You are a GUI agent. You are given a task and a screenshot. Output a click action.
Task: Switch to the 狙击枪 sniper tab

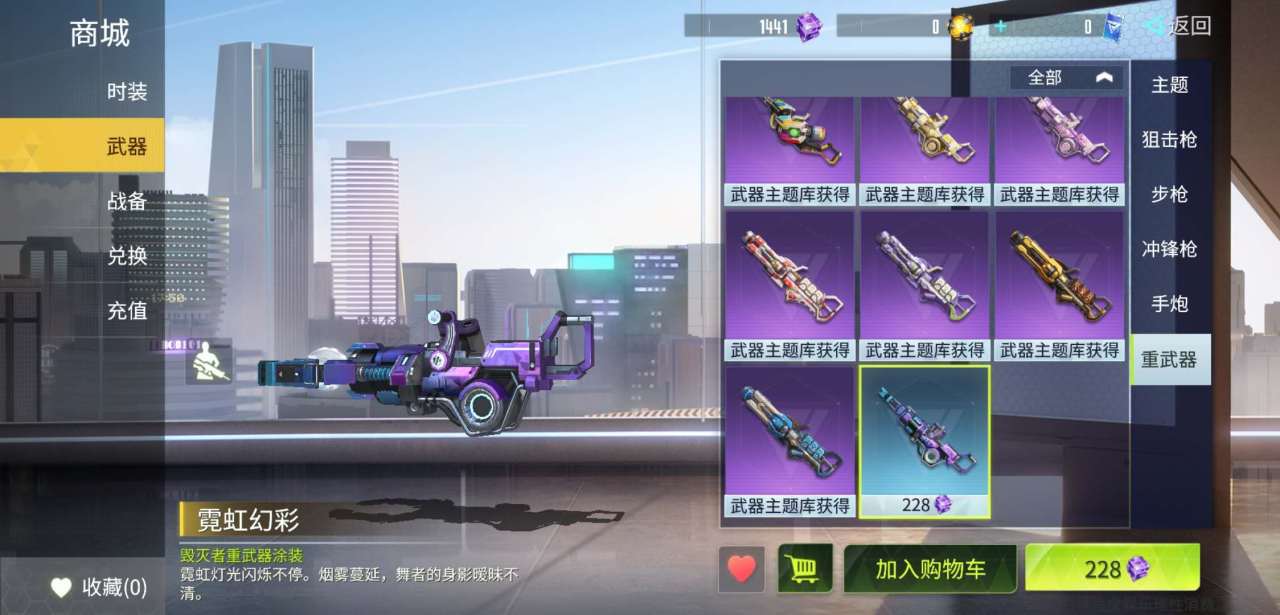(x=1169, y=140)
